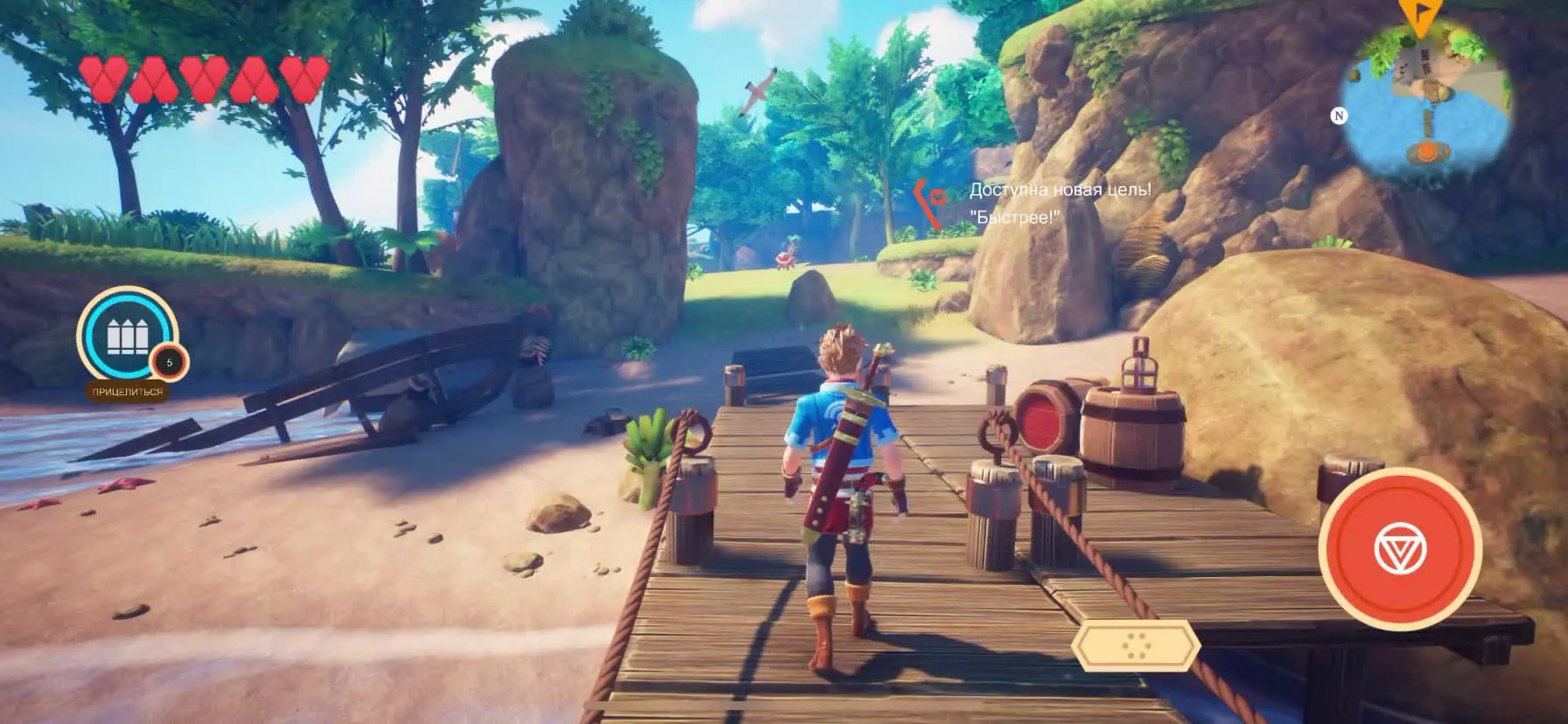Tap the red attack button
The width and height of the screenshot is (1568, 724).
pos(1400,548)
